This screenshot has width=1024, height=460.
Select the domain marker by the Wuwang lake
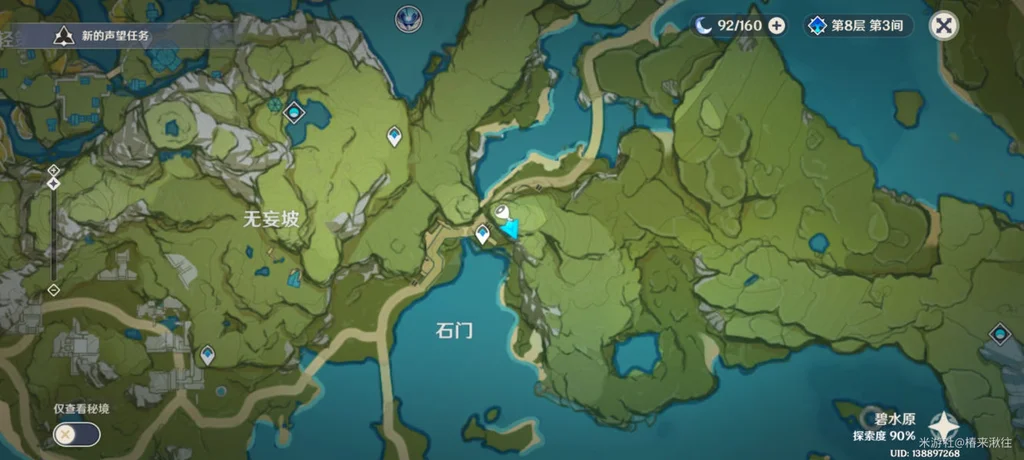click(x=294, y=112)
